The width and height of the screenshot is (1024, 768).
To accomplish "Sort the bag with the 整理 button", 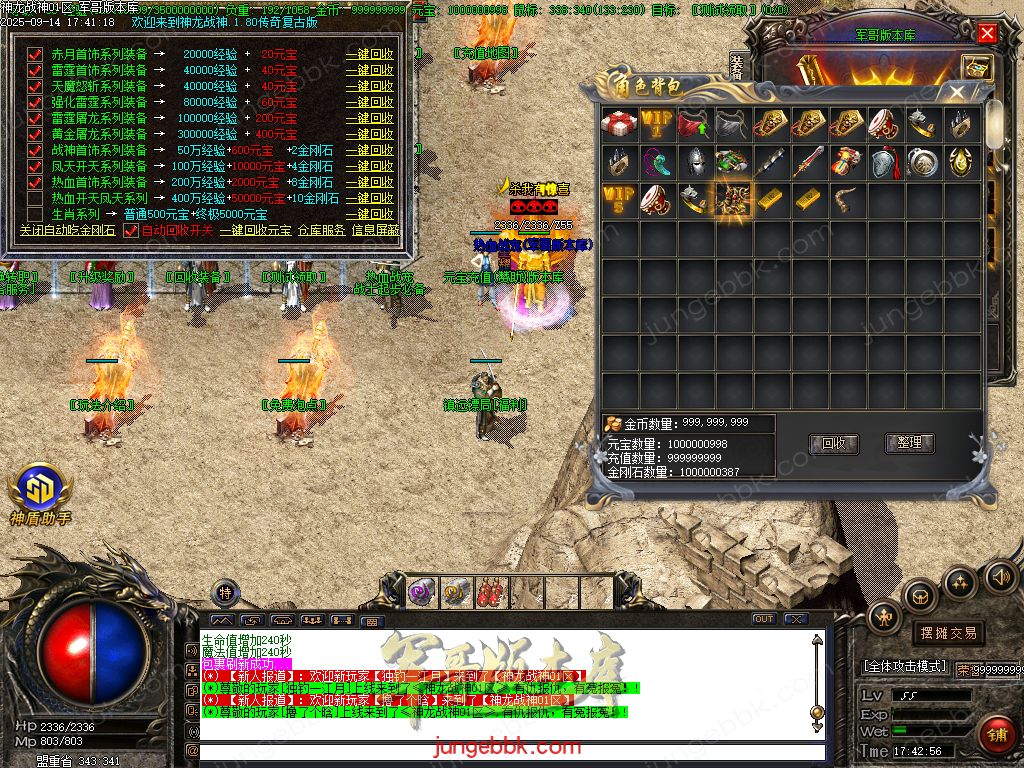I will point(909,442).
